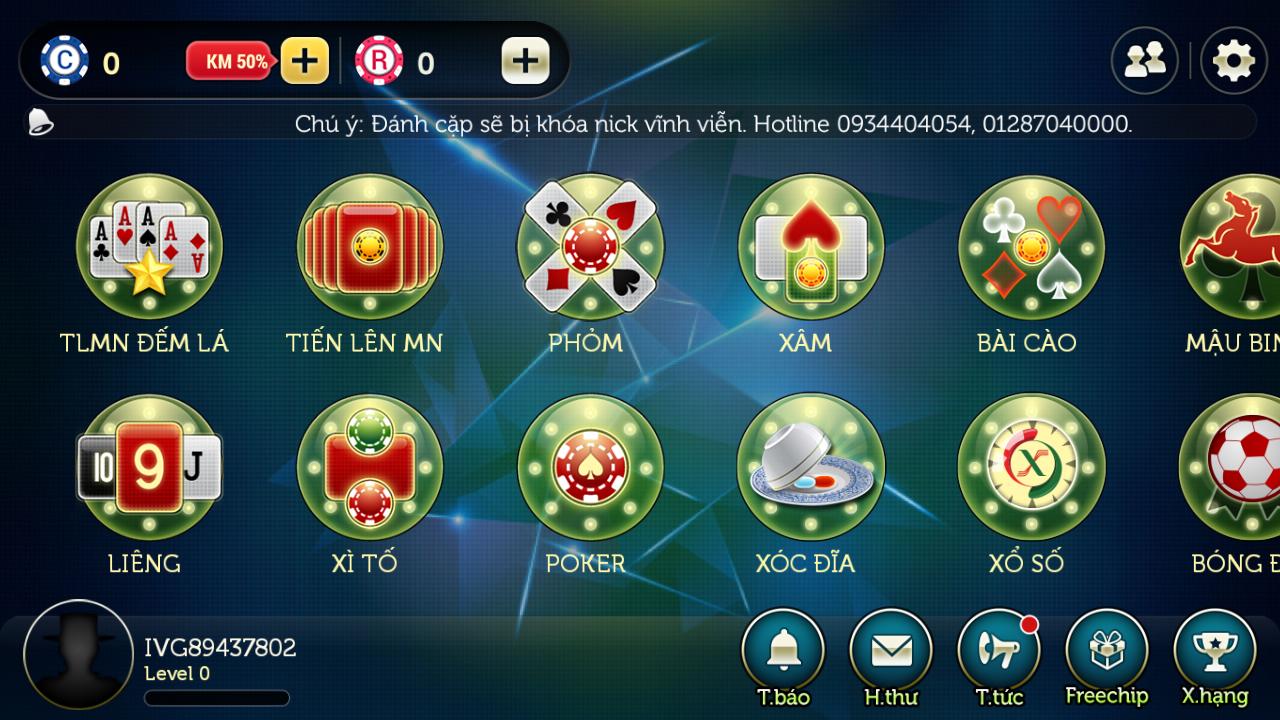Show the friends list icon
1280x720 pixels.
(x=1144, y=61)
